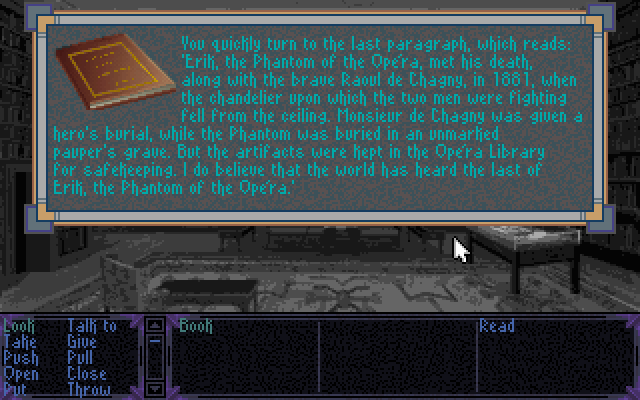This screenshot has width=640, height=400.
Task: Click the inventory scroll down arrow
Action: pos(155,388)
